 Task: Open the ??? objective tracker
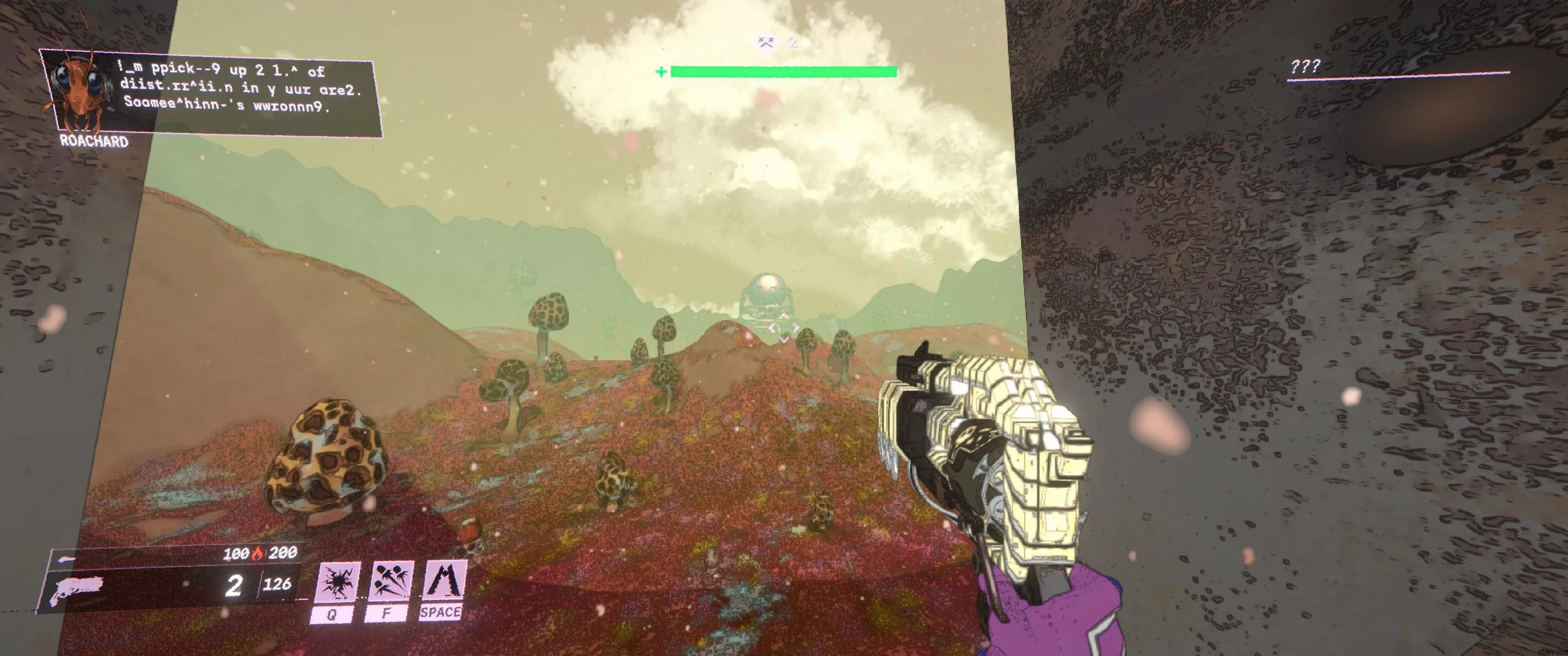pos(1305,67)
